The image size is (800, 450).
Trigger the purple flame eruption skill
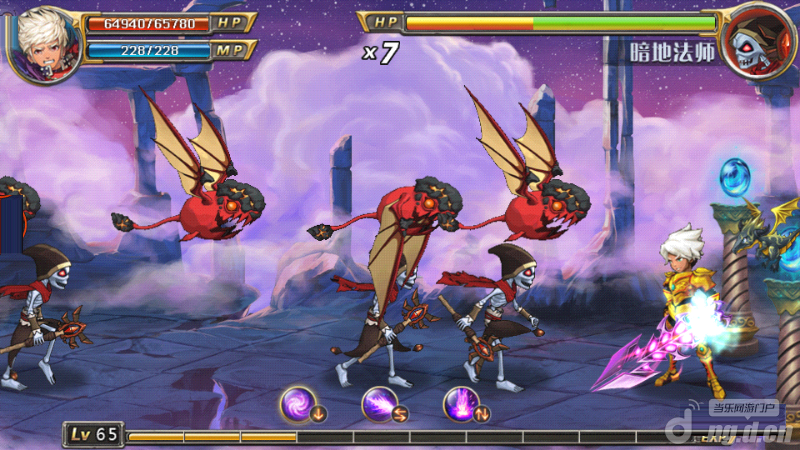[x=461, y=404]
